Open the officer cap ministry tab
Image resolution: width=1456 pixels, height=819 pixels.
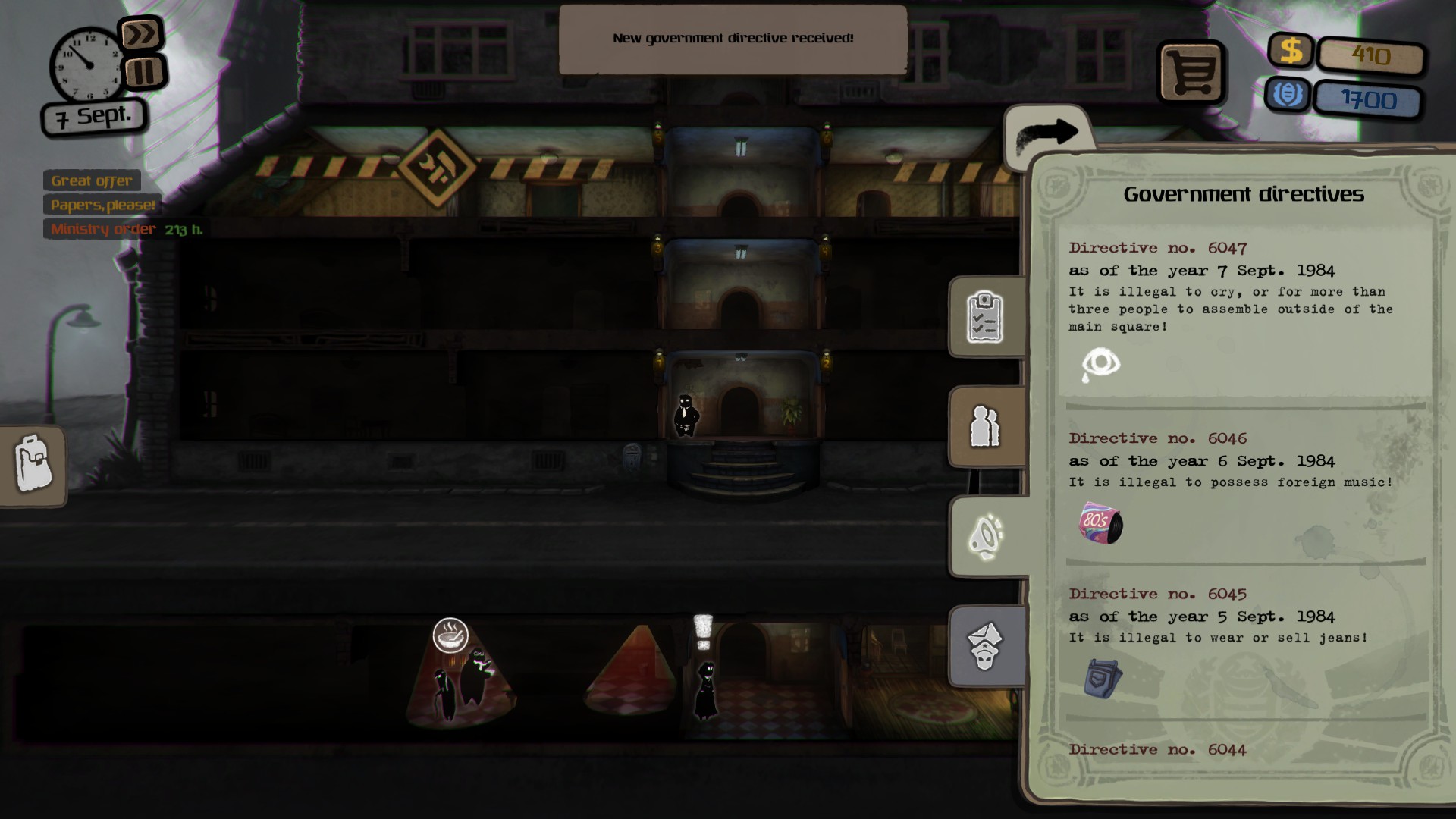pos(985,646)
